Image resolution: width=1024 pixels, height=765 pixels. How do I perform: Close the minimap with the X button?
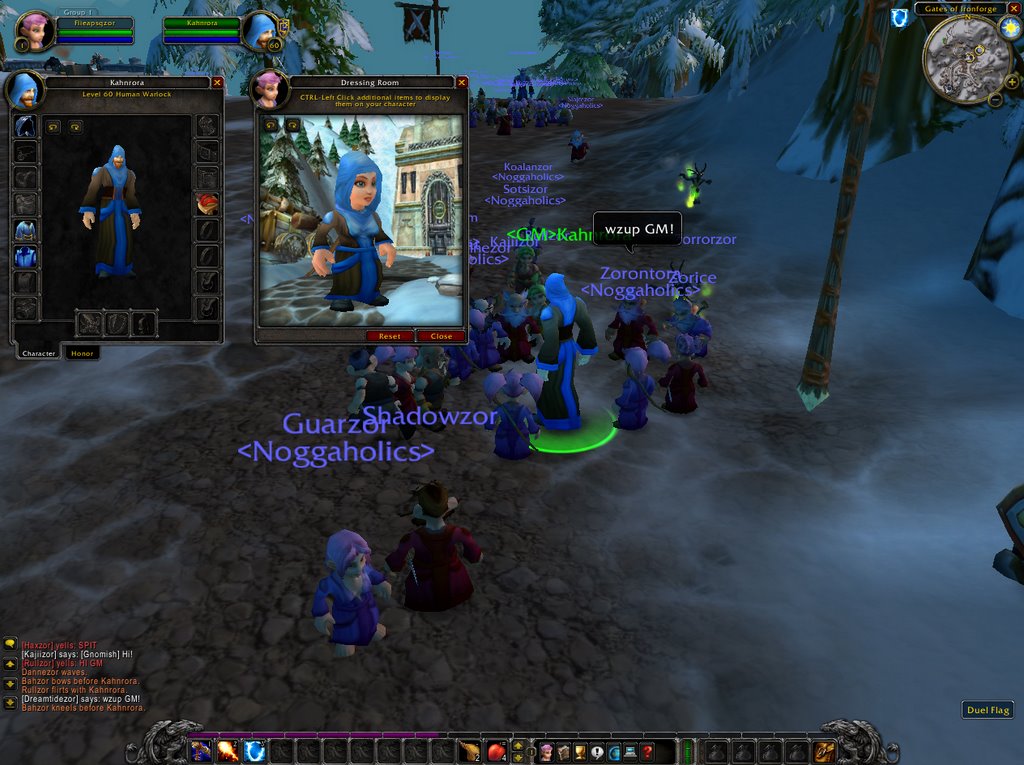pyautogui.click(x=1014, y=8)
